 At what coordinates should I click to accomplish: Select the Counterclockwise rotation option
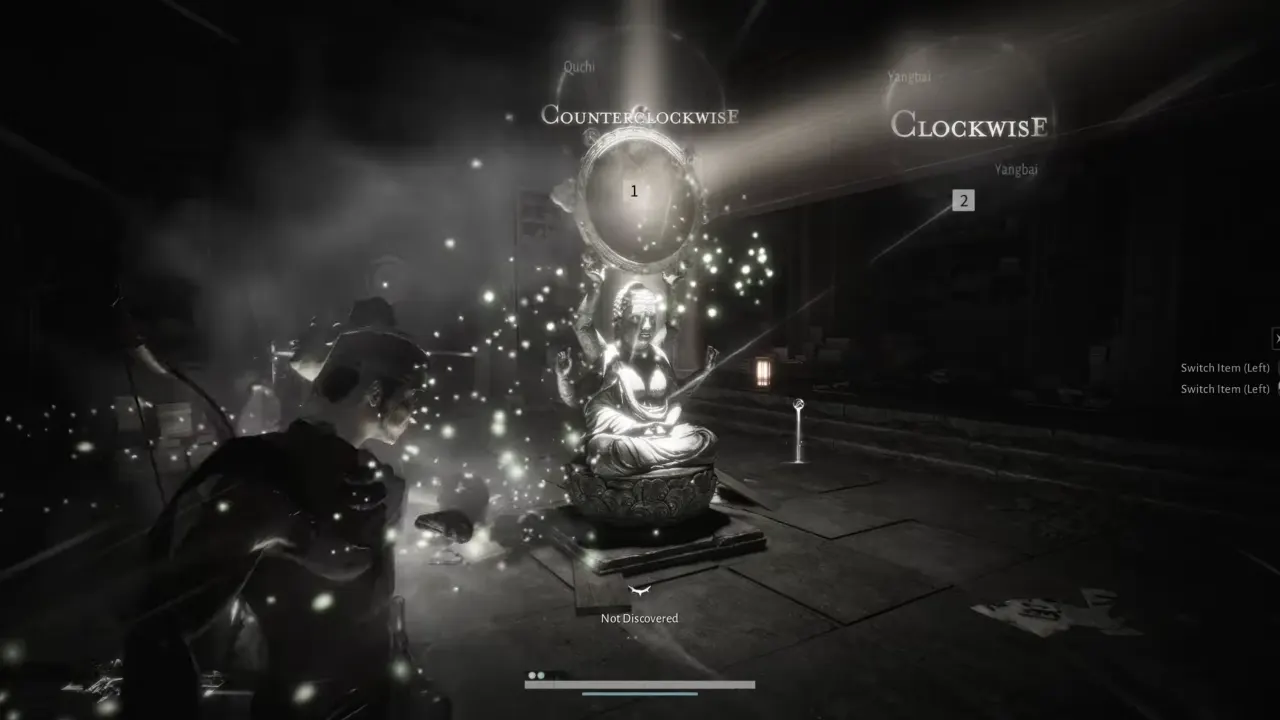[642, 115]
